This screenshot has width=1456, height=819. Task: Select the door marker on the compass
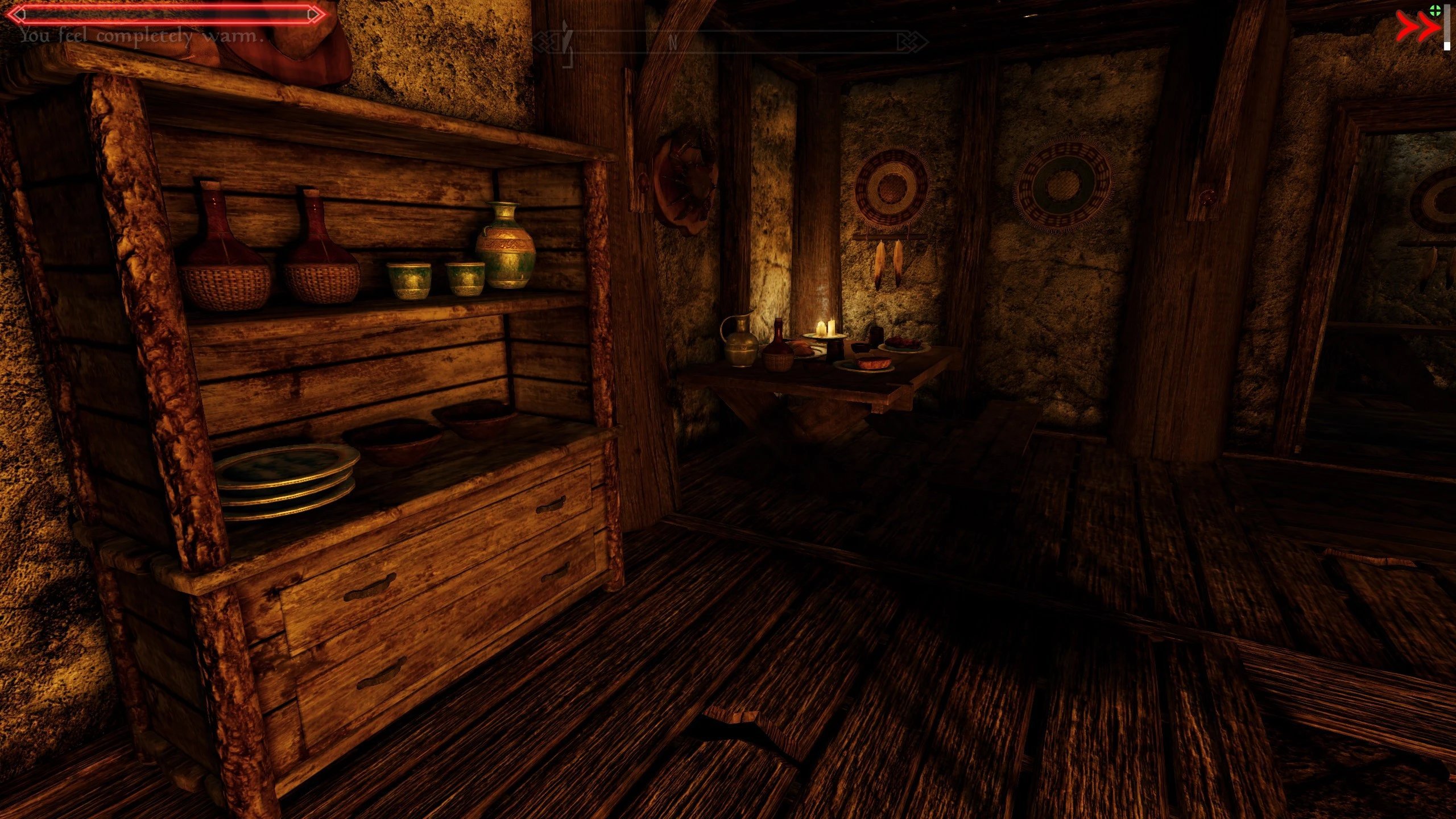[x=566, y=41]
